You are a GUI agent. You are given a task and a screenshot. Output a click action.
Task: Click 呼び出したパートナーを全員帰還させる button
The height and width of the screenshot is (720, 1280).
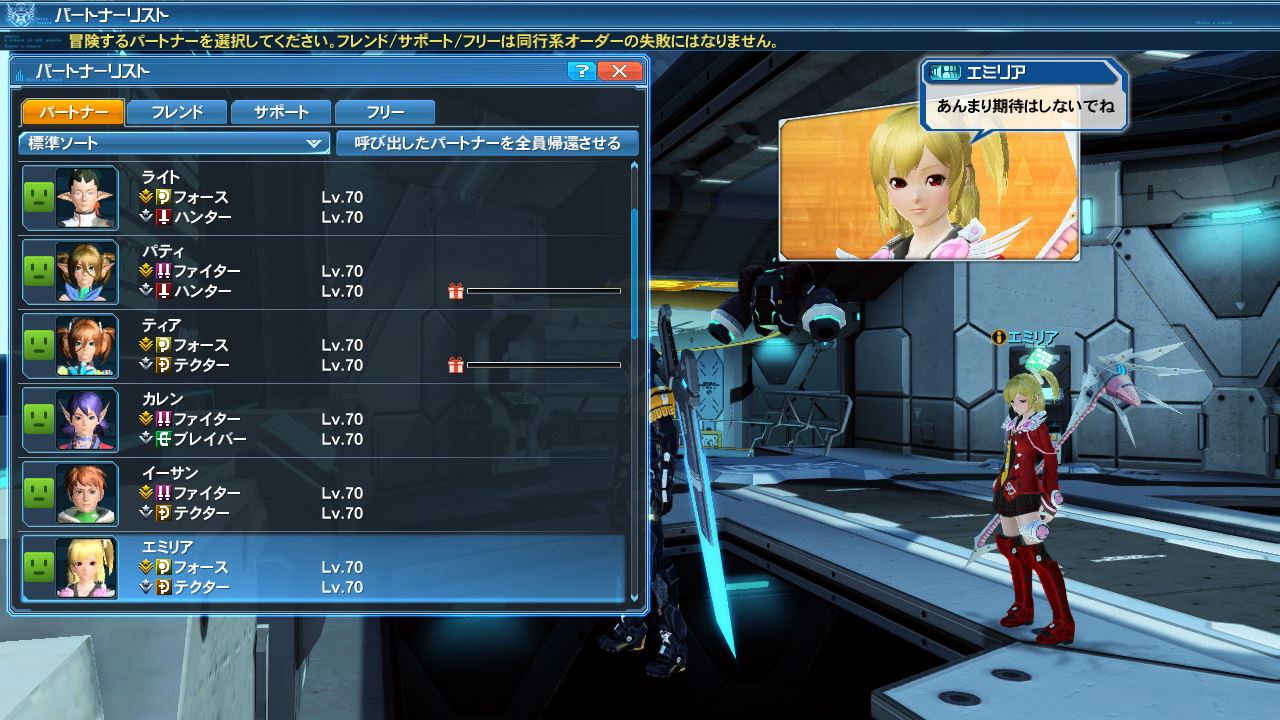487,143
